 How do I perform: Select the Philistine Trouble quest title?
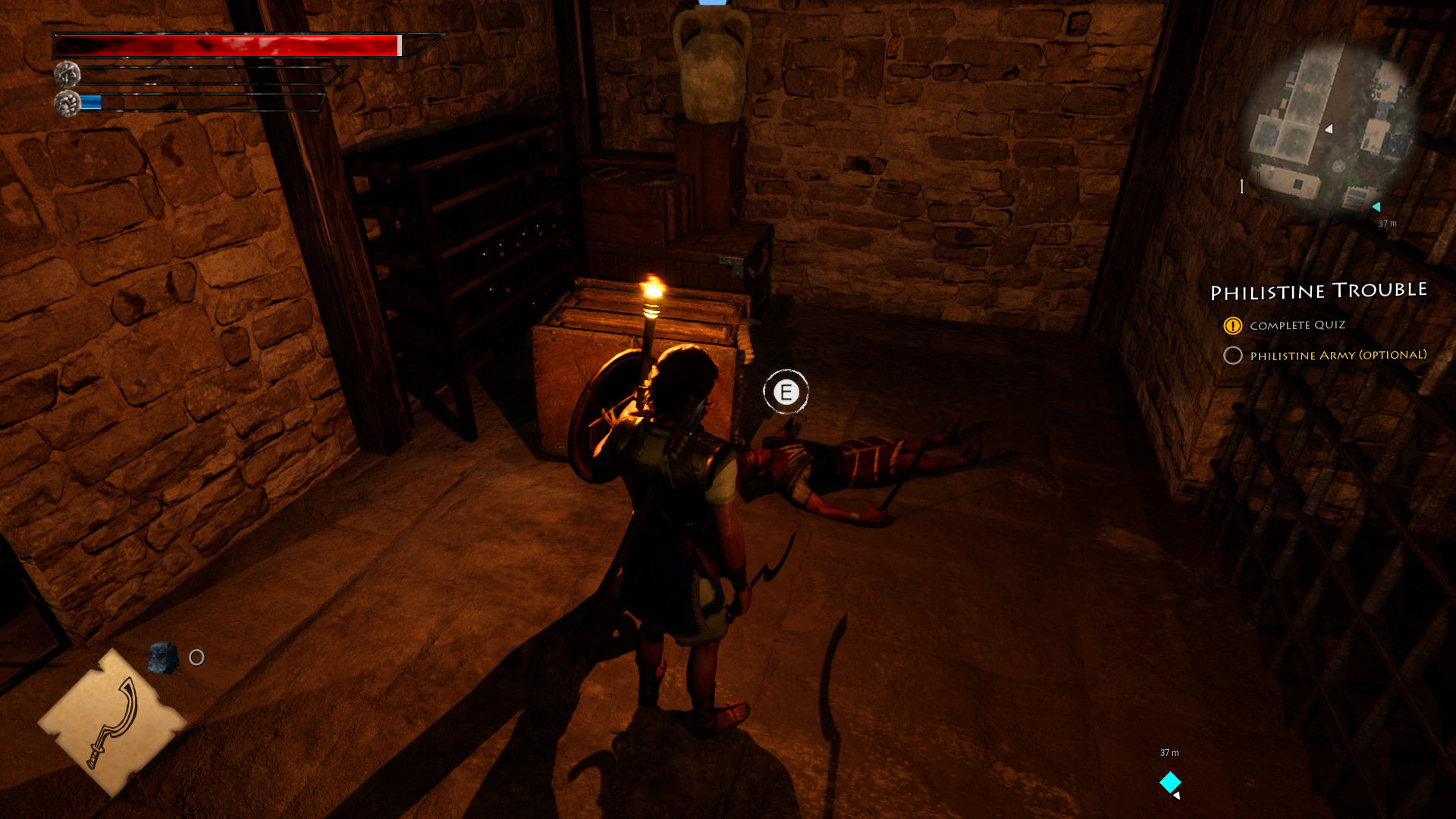point(1319,291)
